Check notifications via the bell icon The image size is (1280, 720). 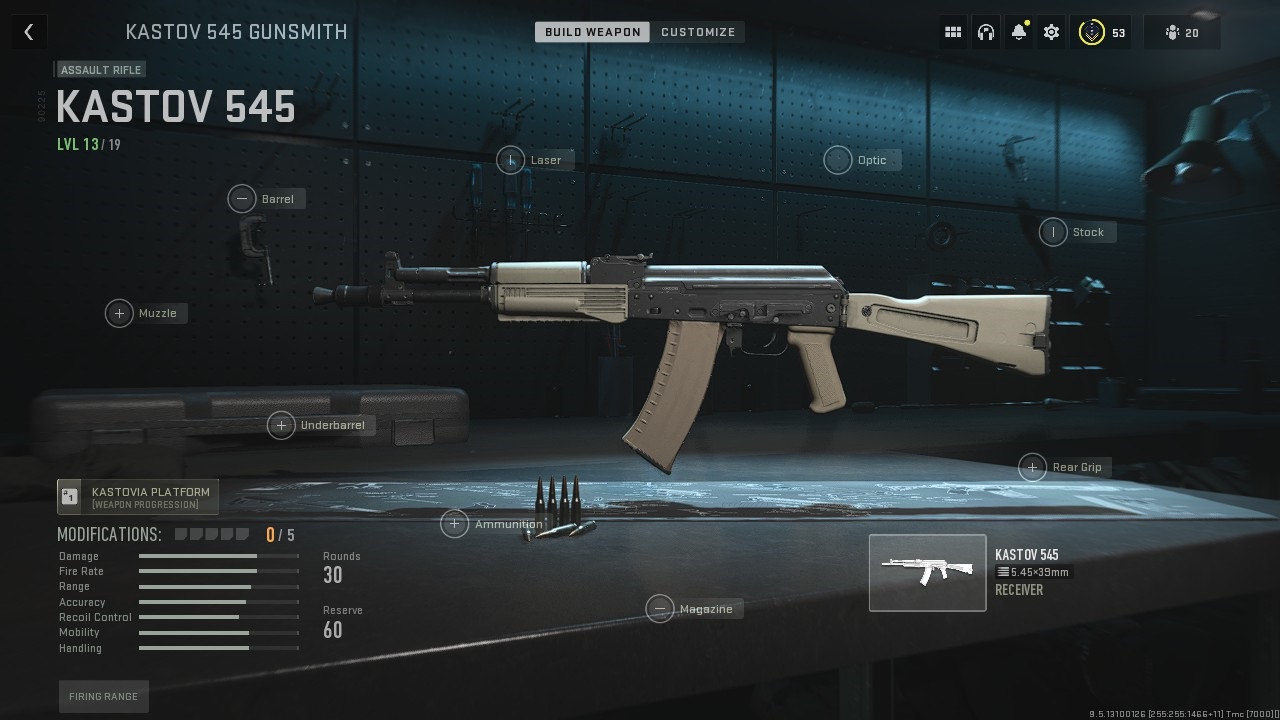1018,31
